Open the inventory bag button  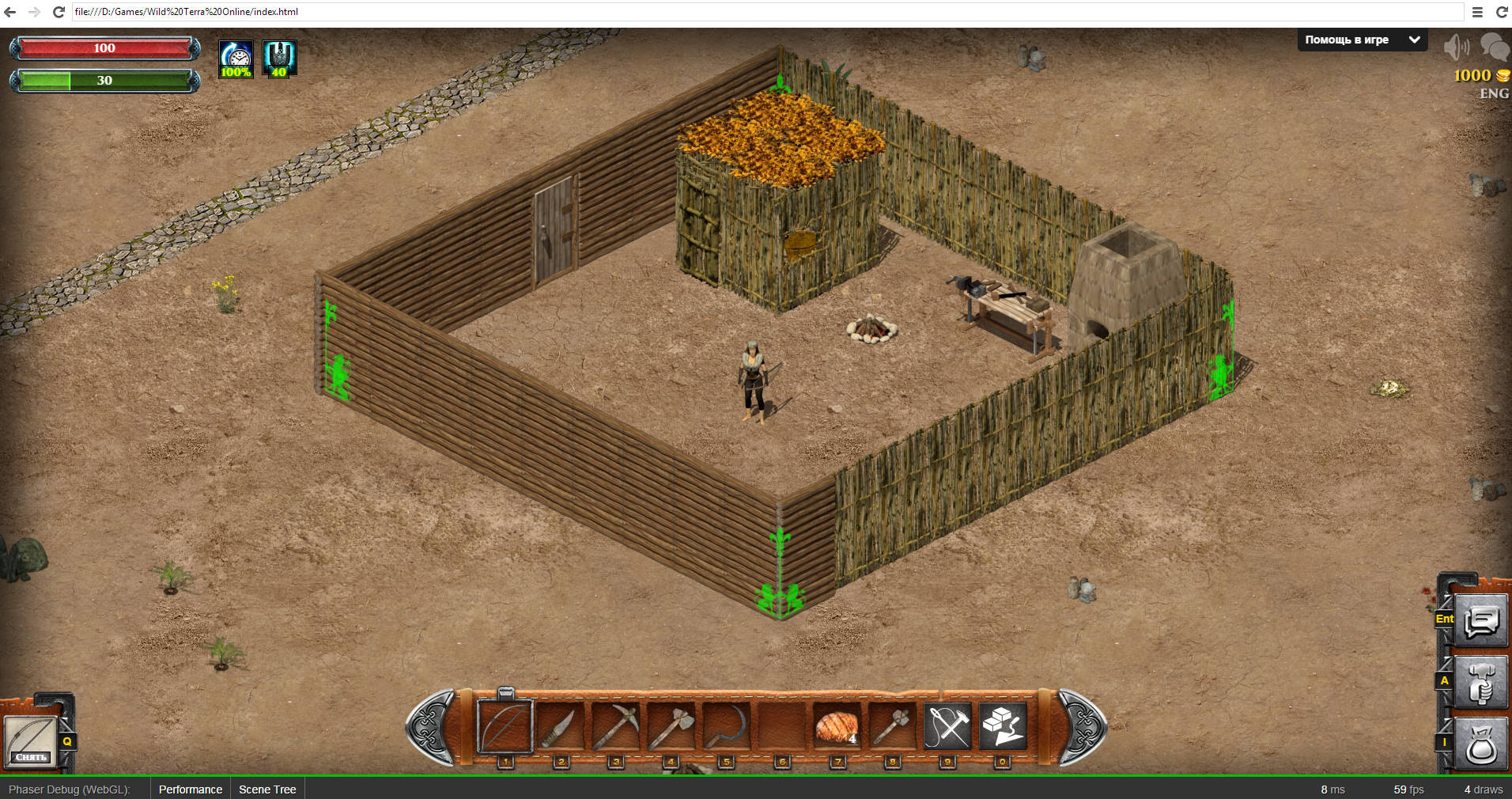(x=1480, y=744)
